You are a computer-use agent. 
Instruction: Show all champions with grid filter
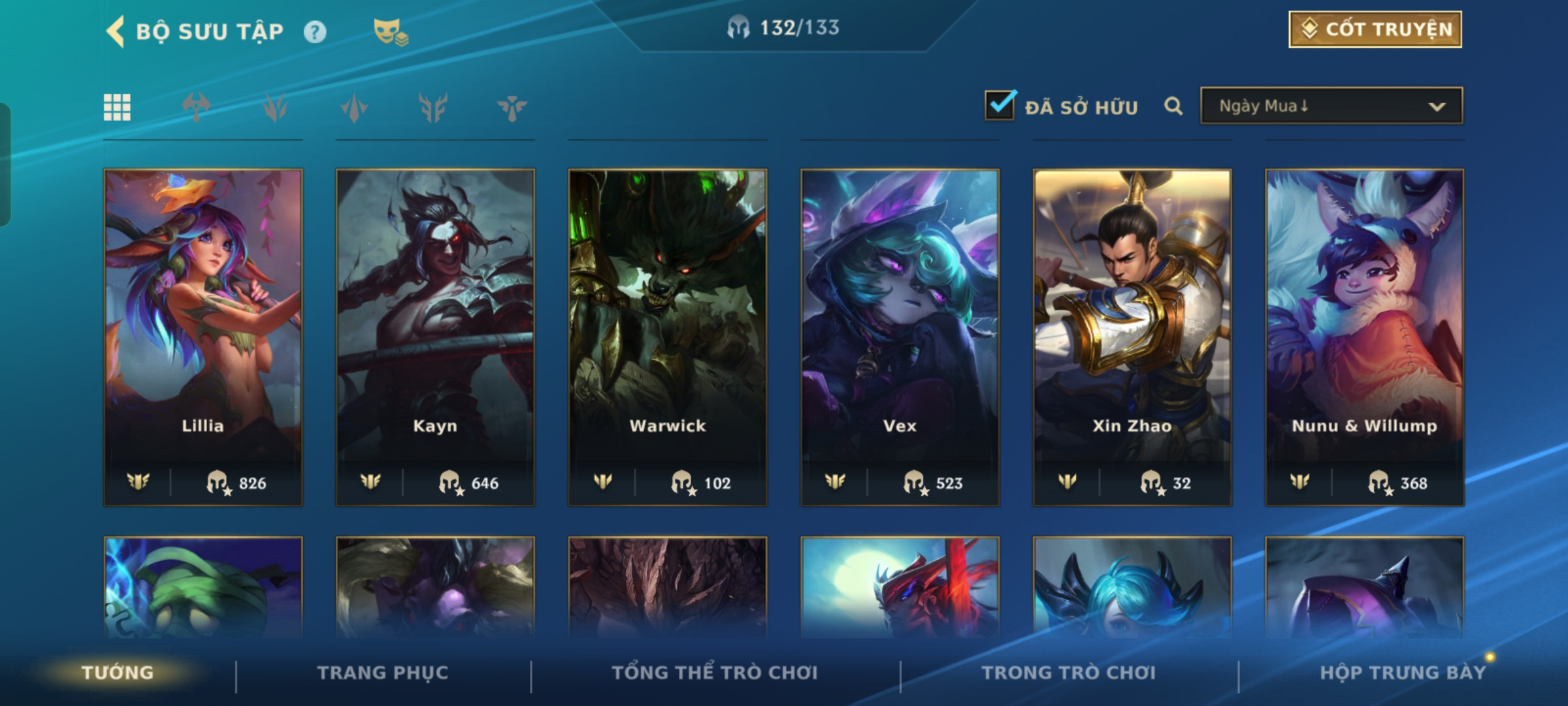tap(118, 107)
